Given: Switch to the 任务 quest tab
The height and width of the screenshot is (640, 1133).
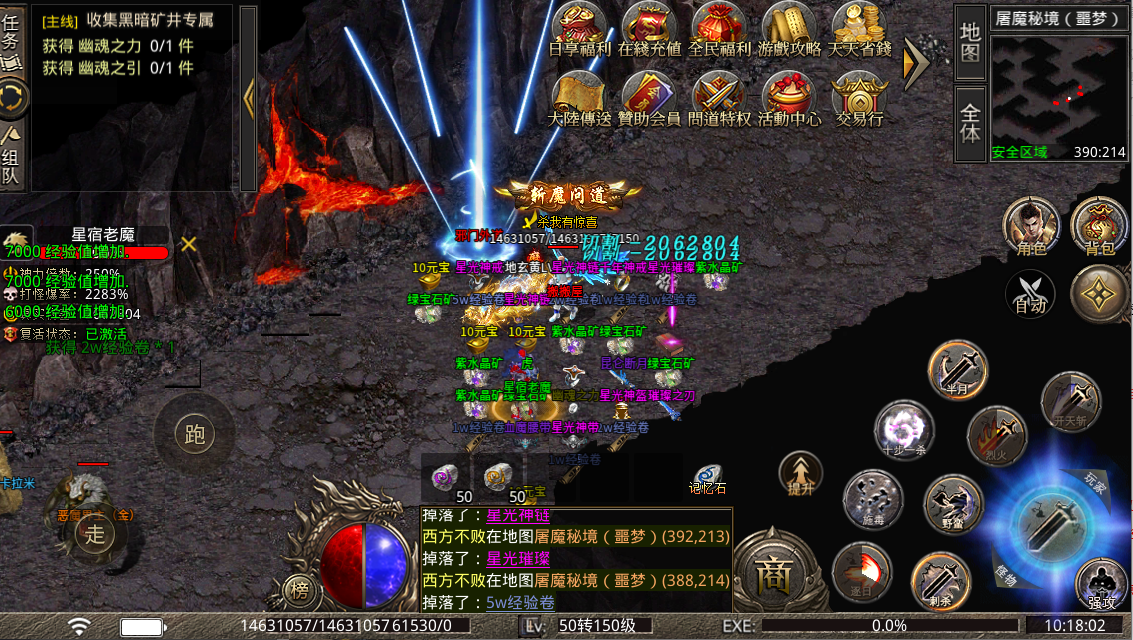Looking at the screenshot, I should [12, 38].
